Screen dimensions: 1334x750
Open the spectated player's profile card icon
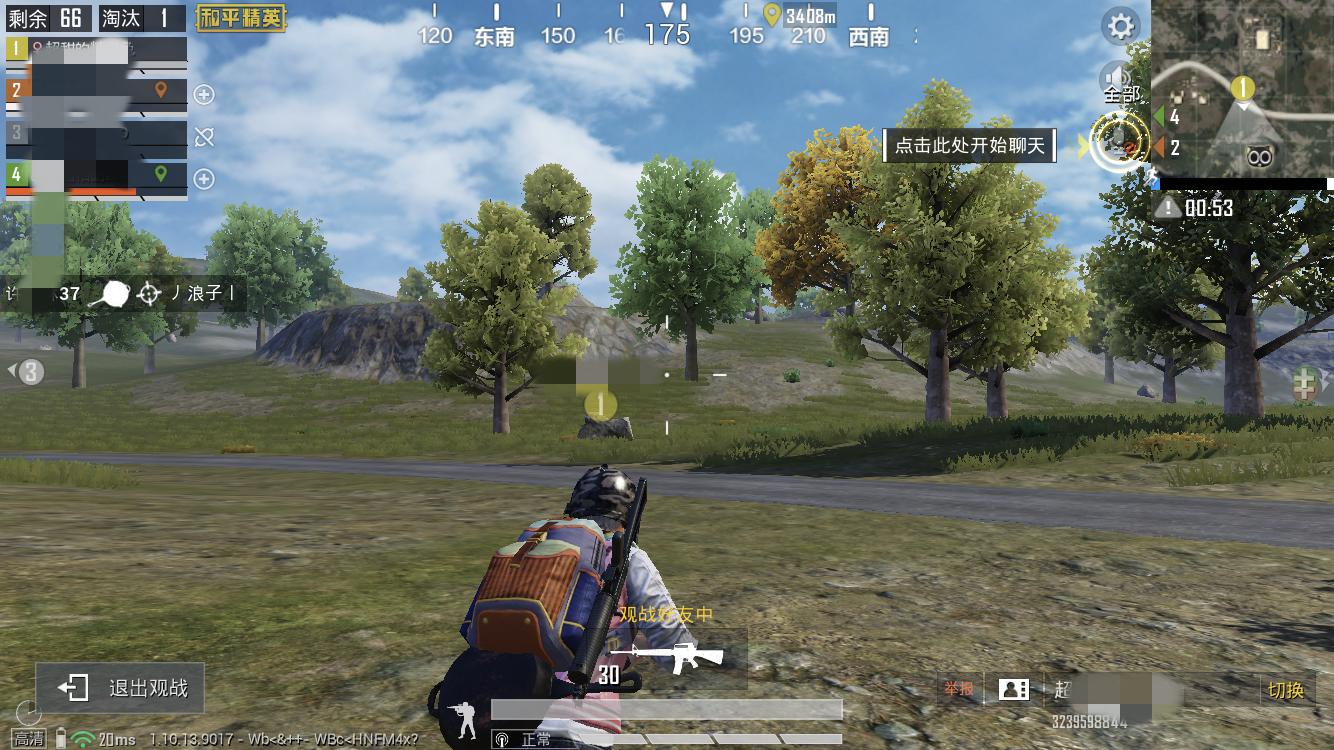click(1014, 689)
